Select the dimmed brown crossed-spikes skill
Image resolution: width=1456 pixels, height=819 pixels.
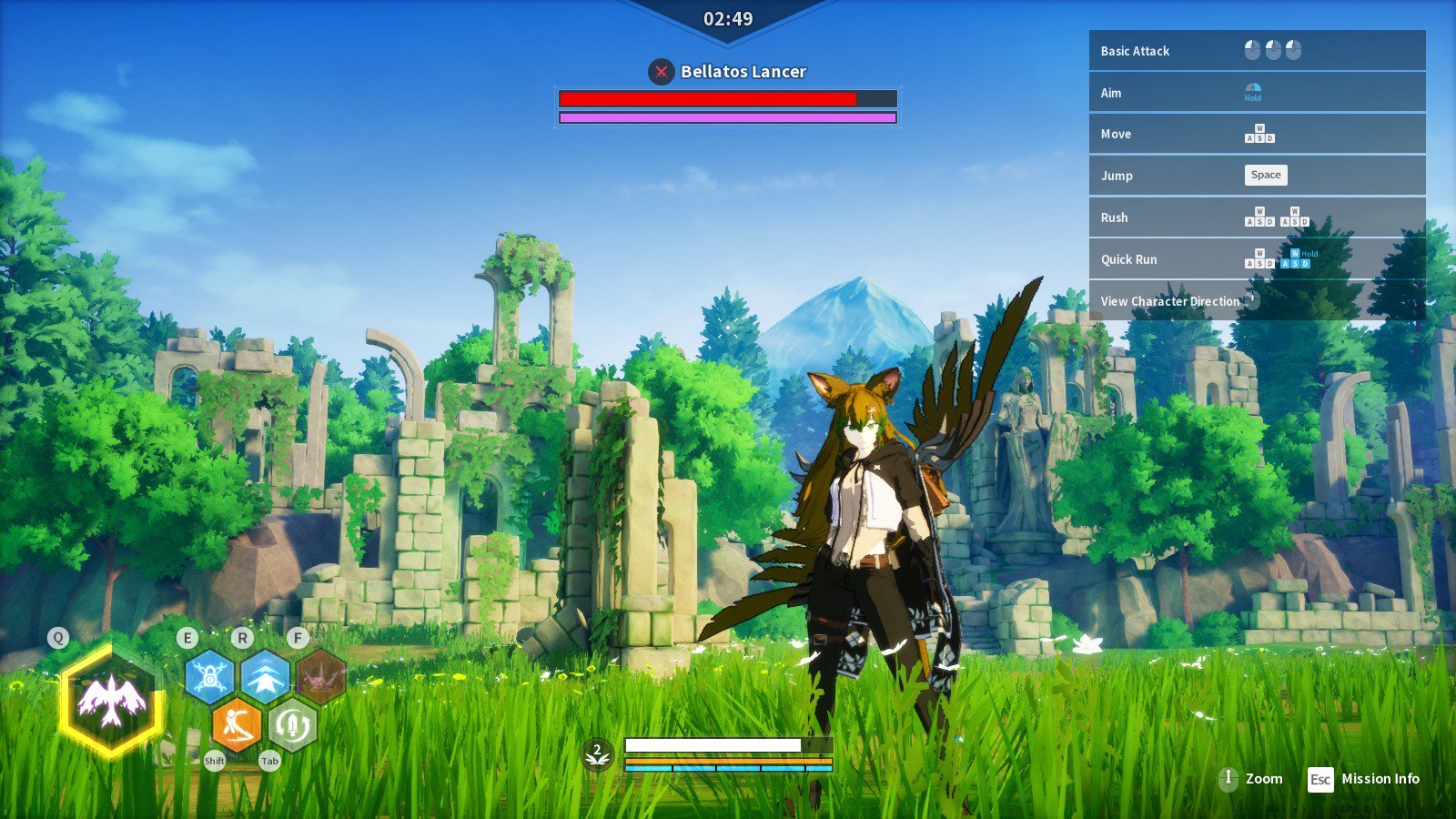coord(320,677)
